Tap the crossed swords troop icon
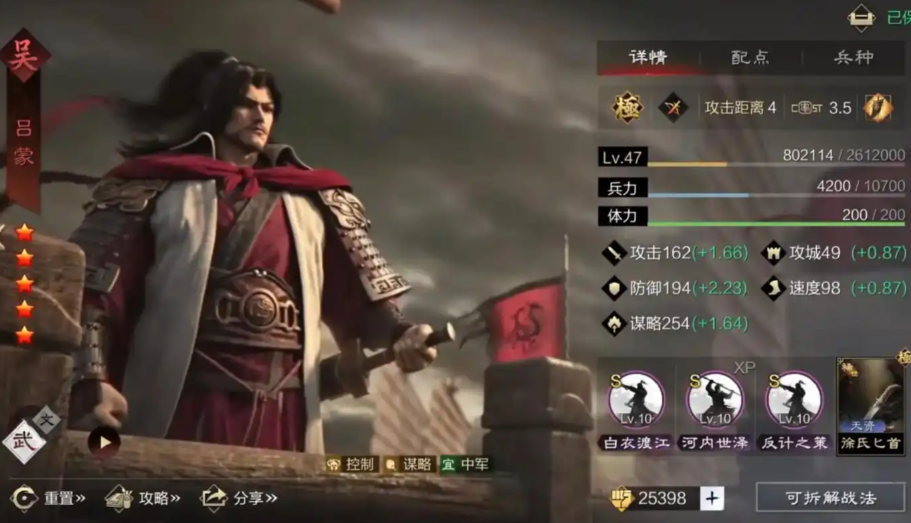 (674, 107)
